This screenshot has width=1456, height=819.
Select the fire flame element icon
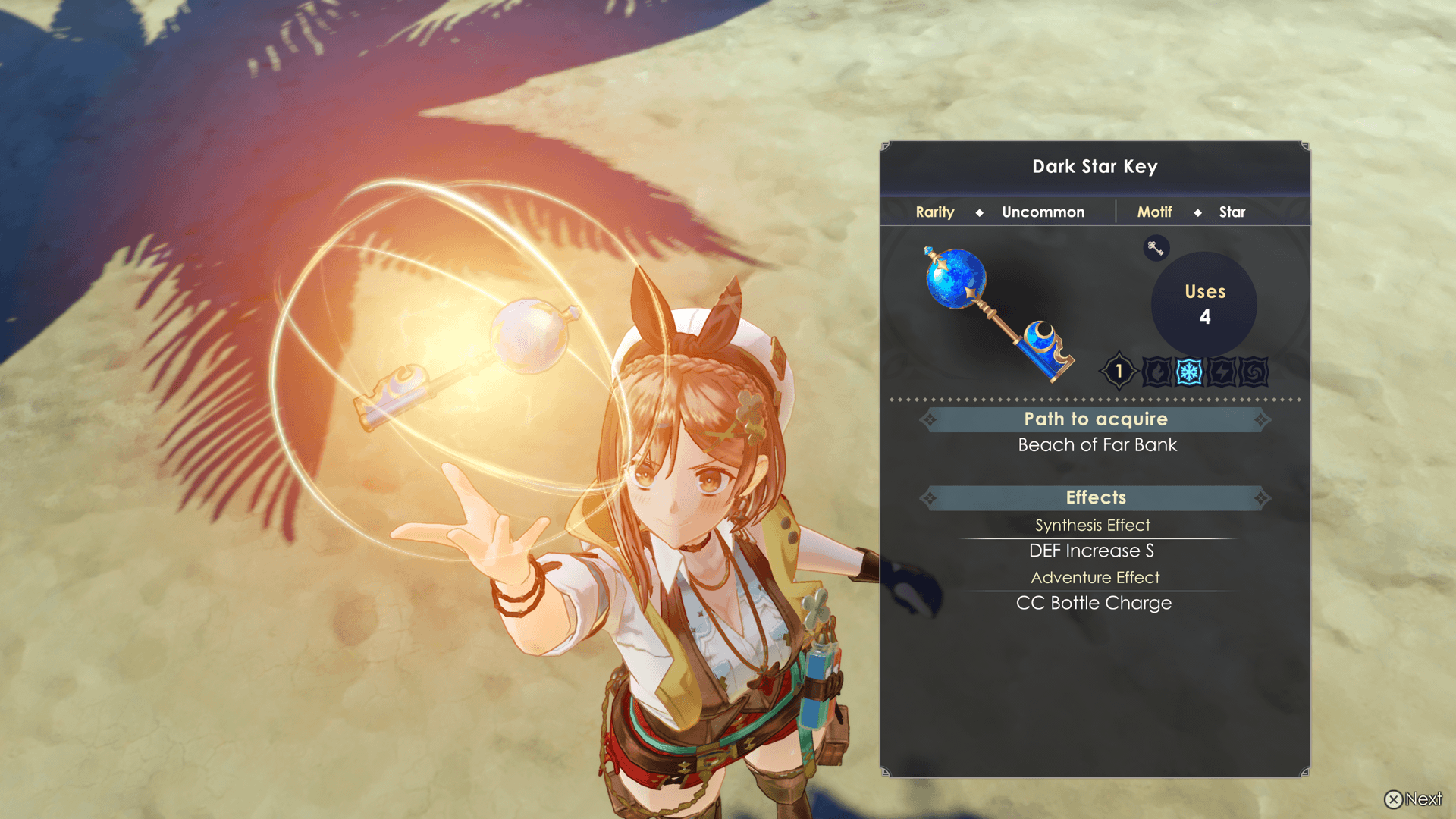[1157, 372]
